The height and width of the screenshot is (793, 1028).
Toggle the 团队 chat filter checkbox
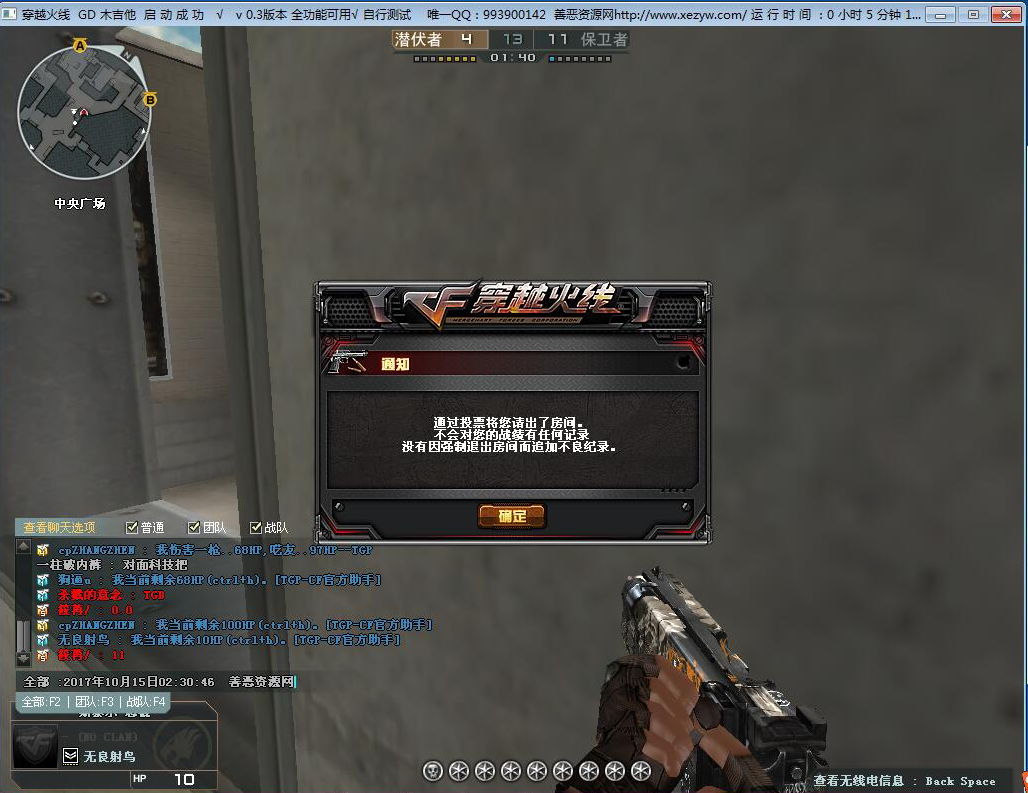coord(194,528)
